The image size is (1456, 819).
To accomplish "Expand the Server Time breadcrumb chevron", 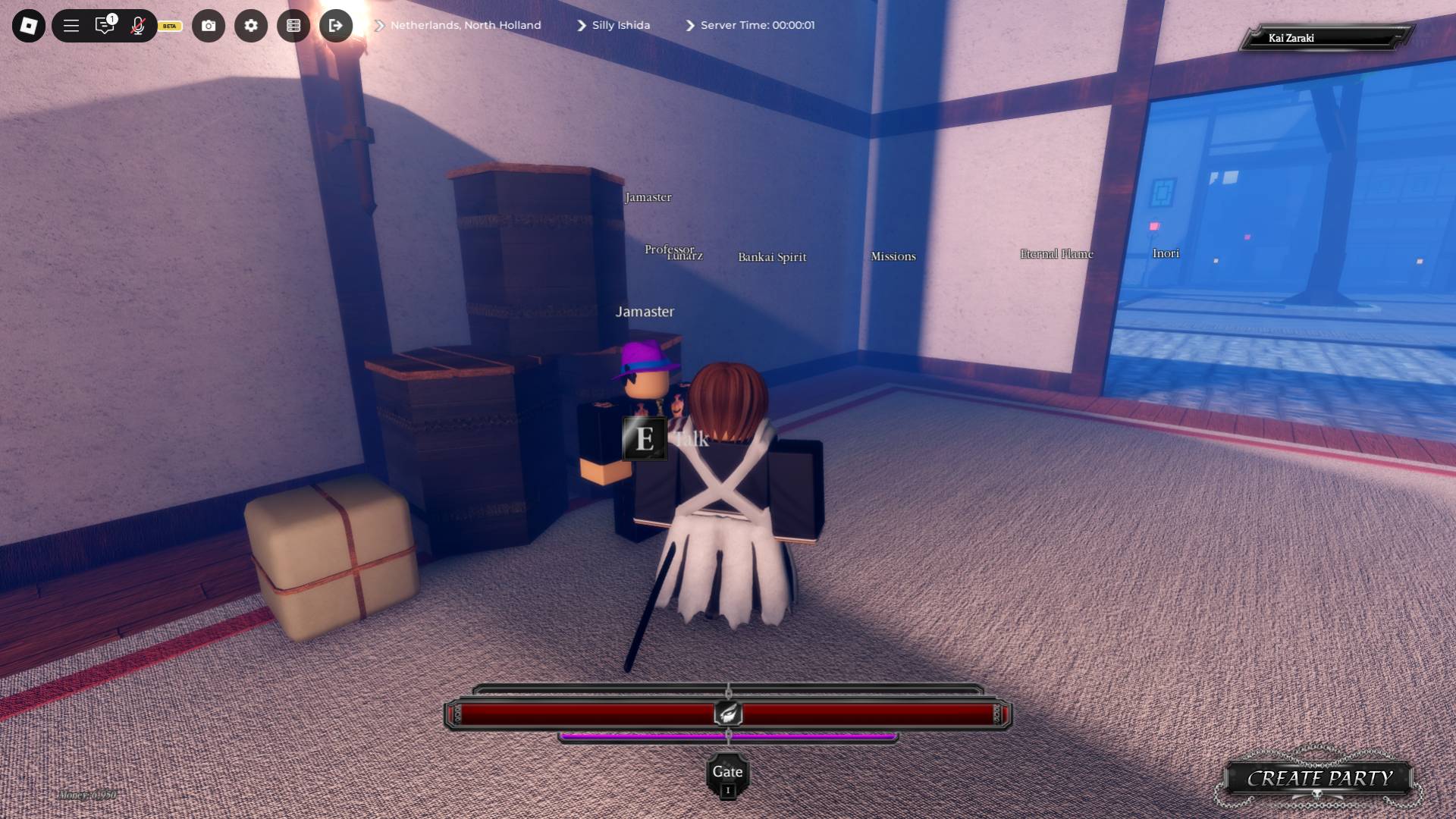I will click(689, 25).
